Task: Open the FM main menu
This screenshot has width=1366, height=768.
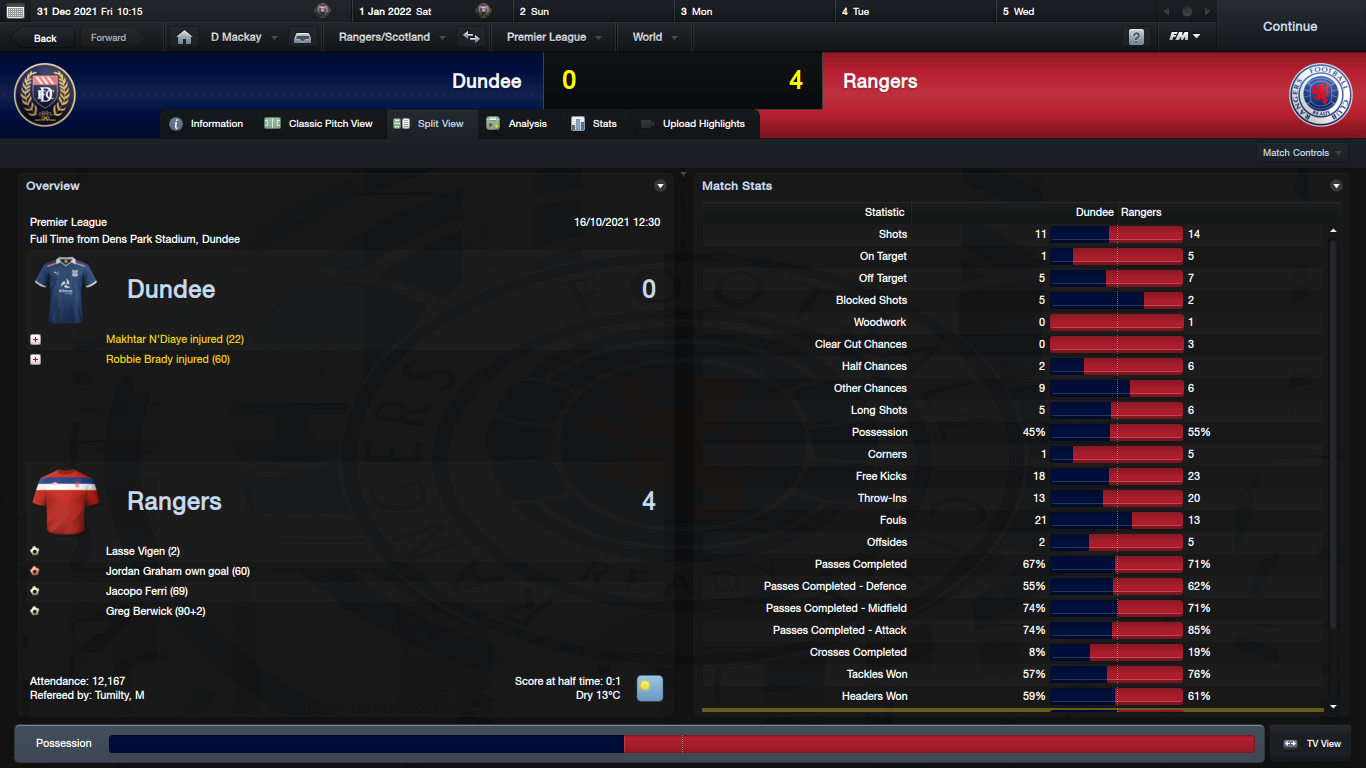Action: pyautogui.click(x=1185, y=37)
